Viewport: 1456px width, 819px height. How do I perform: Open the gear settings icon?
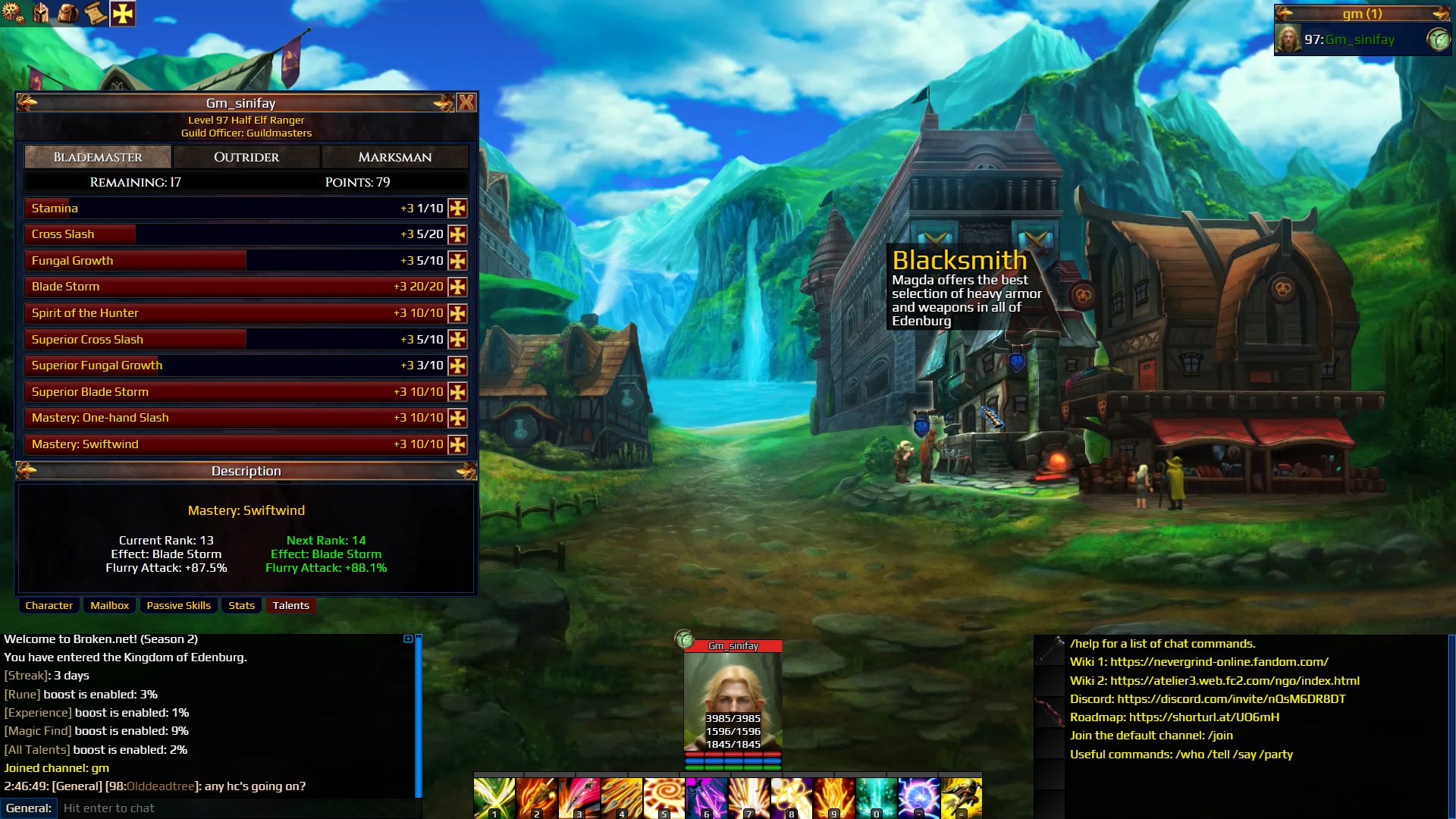13,13
